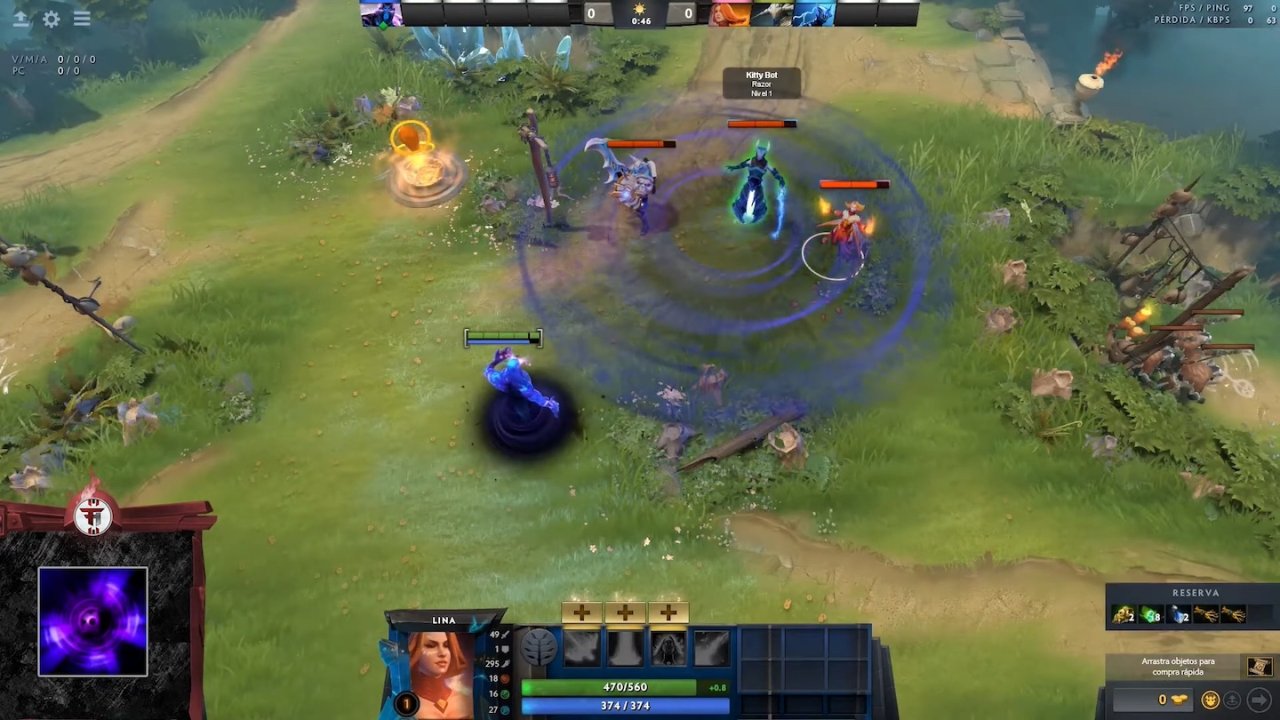Open the hamburger main menu
1280x720 pixels.
(82, 19)
